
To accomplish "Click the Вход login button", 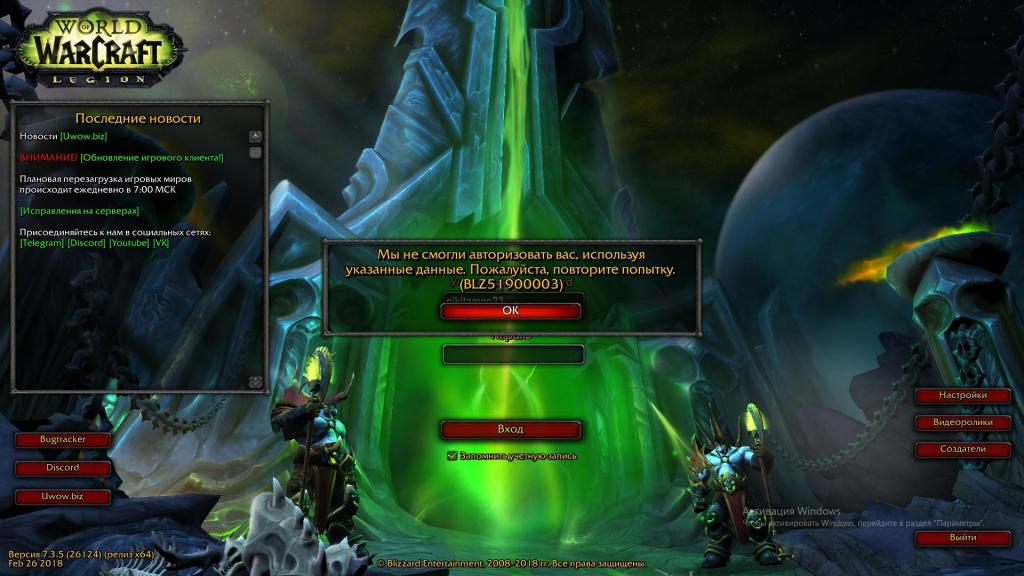I will pyautogui.click(x=510, y=430).
